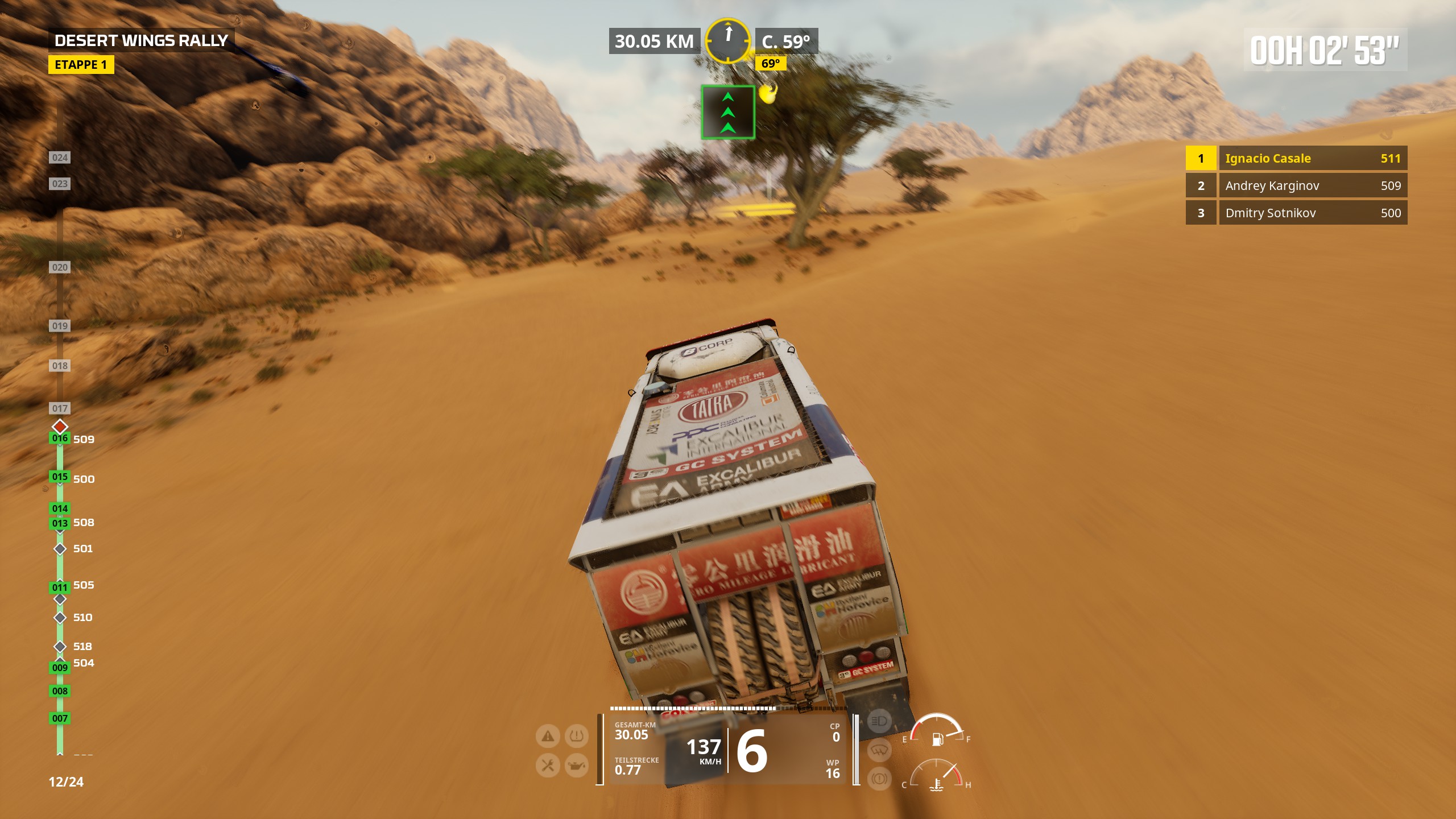Select the green roadbook arrows tile
The image size is (1456, 819).
click(x=727, y=112)
